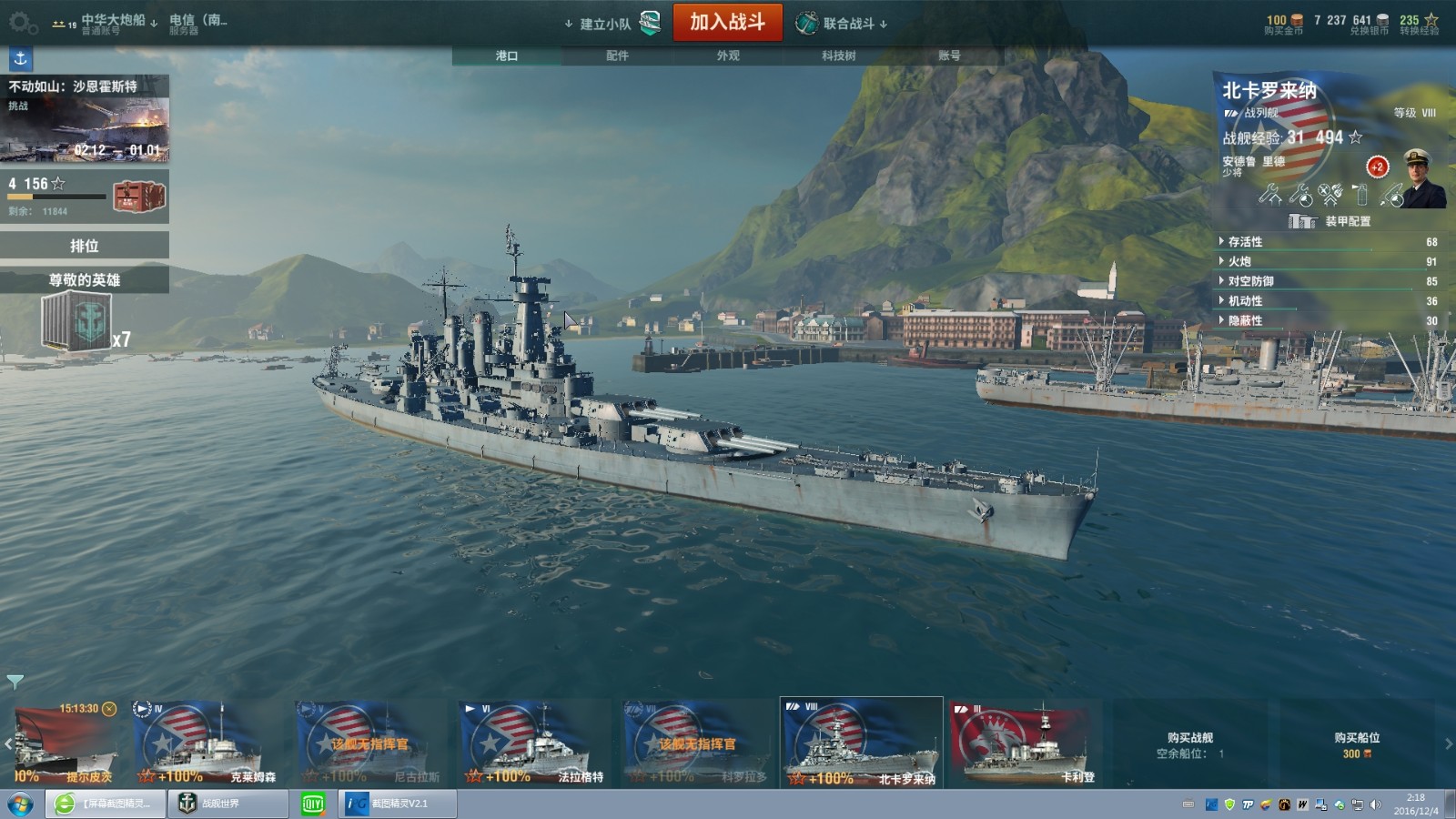Switch to the 外观 exterior tab
This screenshot has width=1456, height=819.
pos(727,56)
